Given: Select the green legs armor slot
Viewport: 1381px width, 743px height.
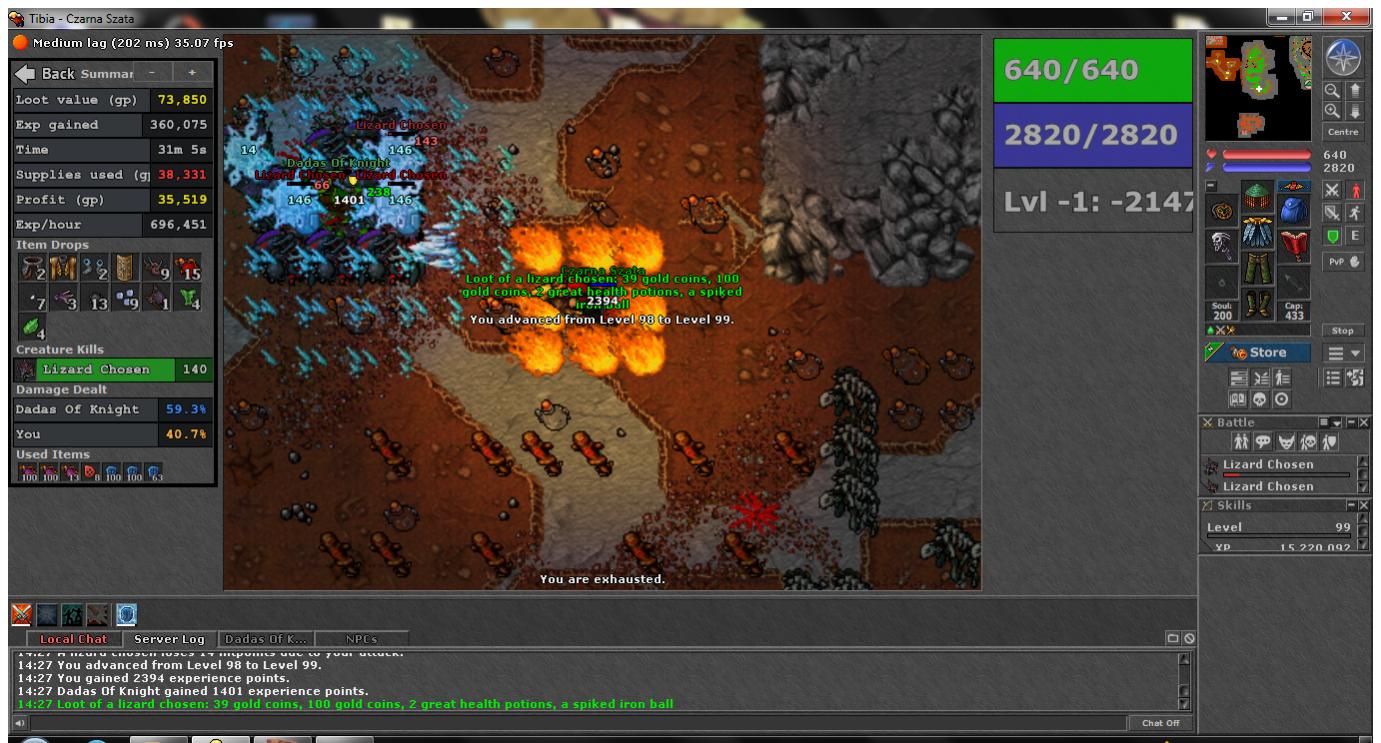Looking at the screenshot, I should tap(1258, 269).
